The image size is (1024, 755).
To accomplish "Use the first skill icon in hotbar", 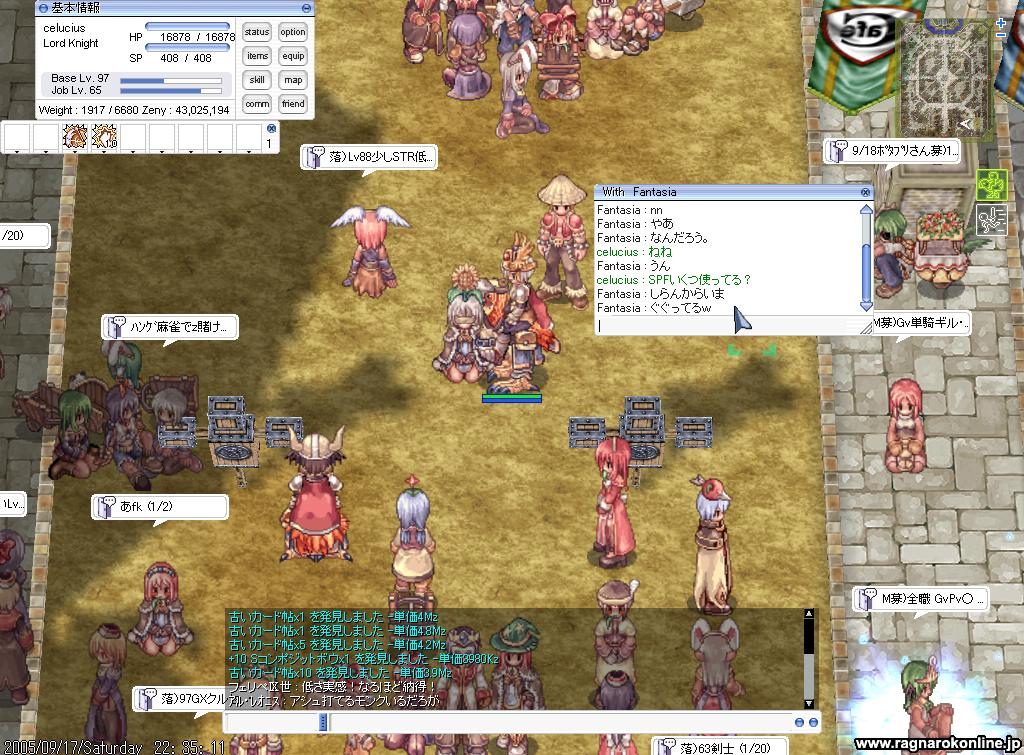I will pos(75,136).
